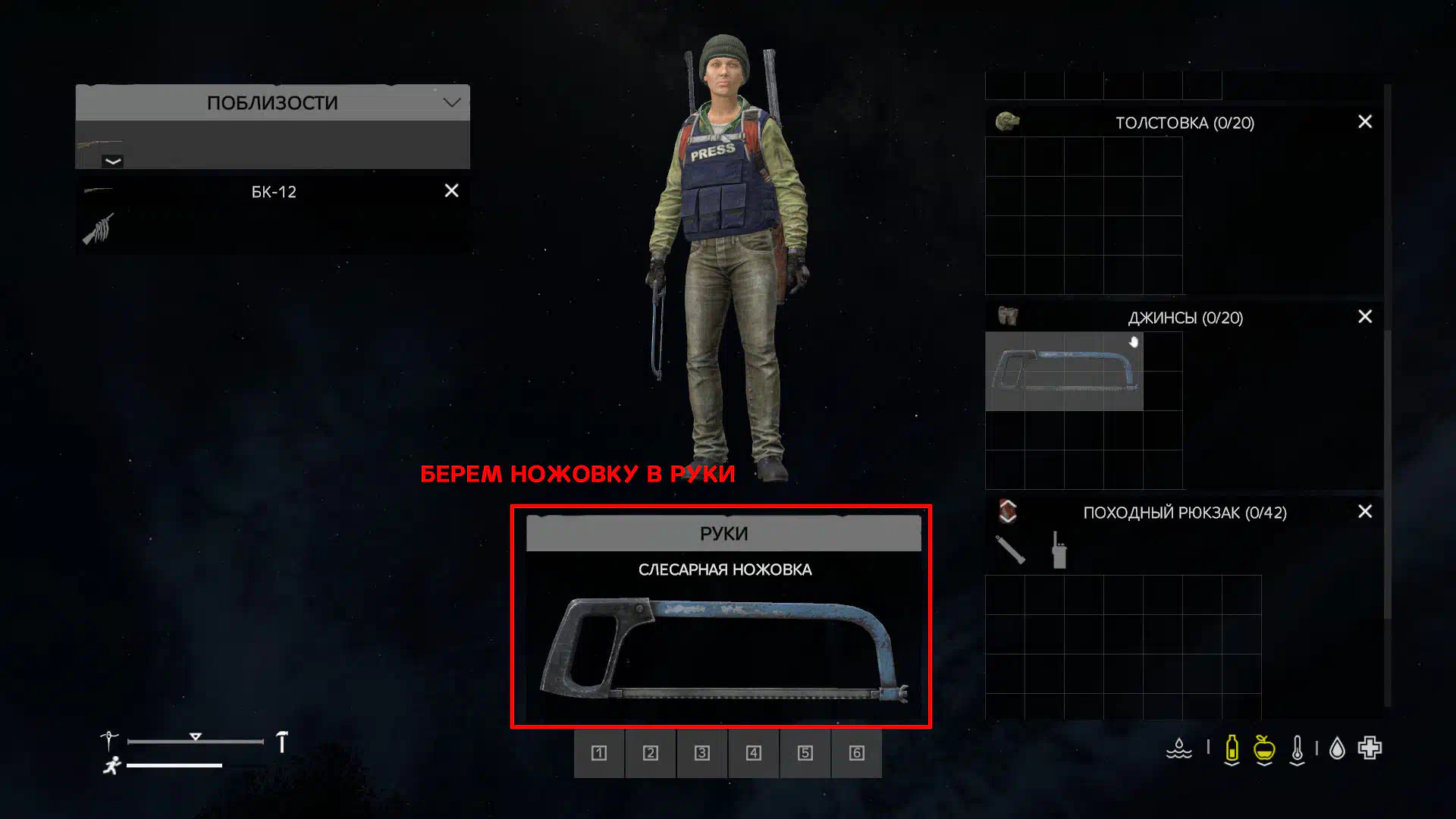Close the ТОЛСТОВКА container
The width and height of the screenshot is (1456, 819).
coord(1364,122)
